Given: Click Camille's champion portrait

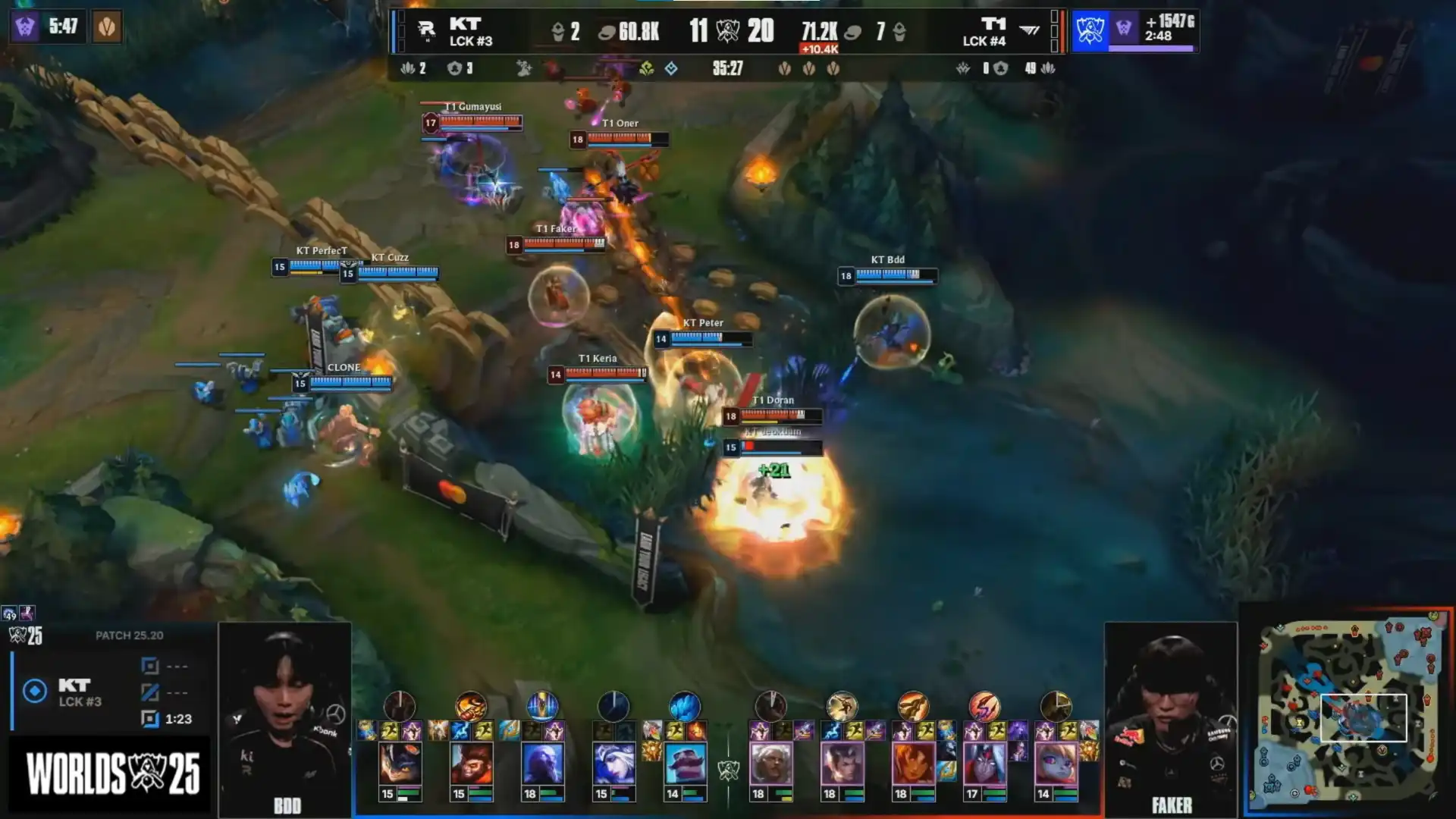Looking at the screenshot, I should pos(771,763).
